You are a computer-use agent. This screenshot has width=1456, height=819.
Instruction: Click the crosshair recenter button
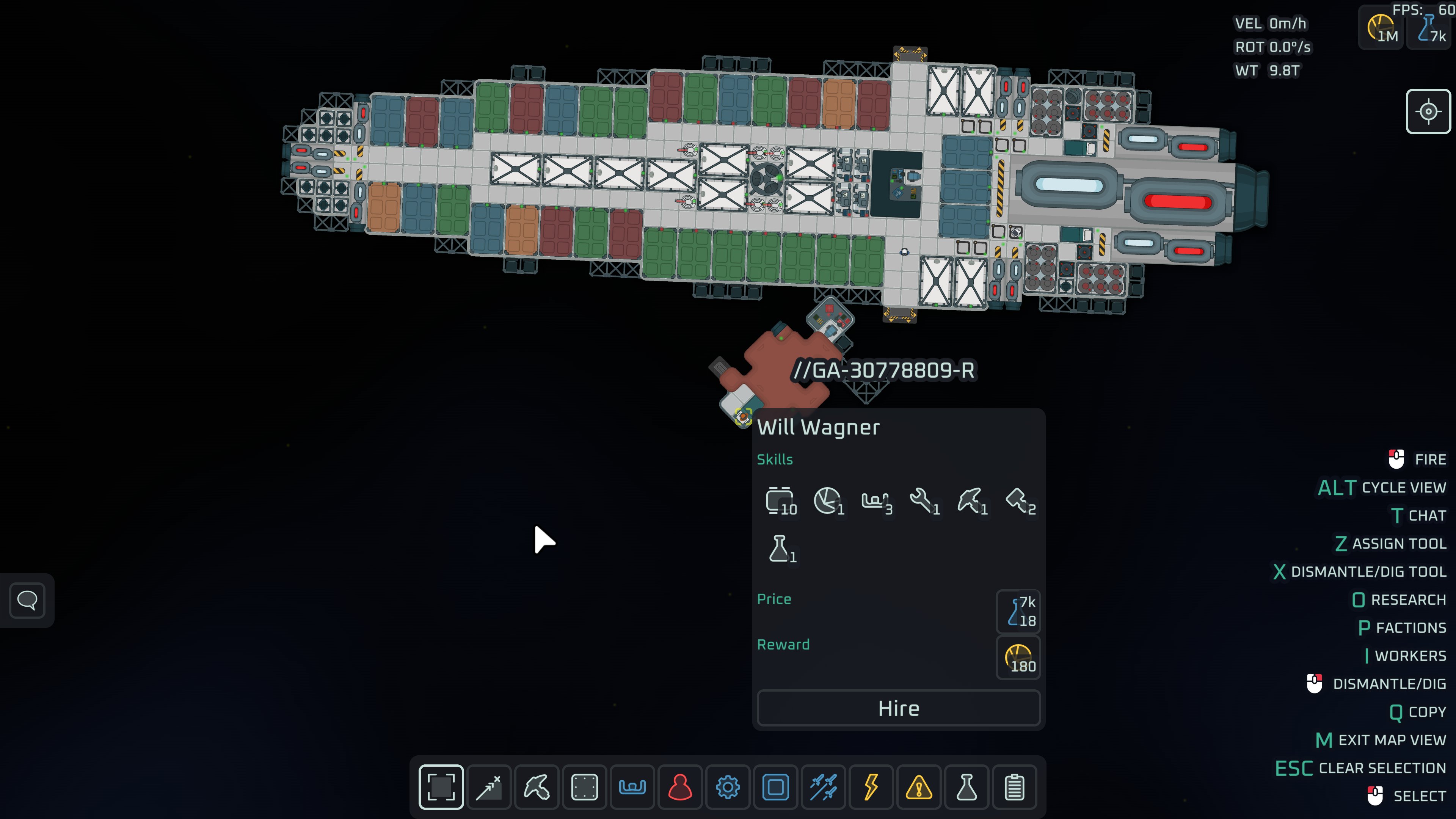click(x=1428, y=111)
